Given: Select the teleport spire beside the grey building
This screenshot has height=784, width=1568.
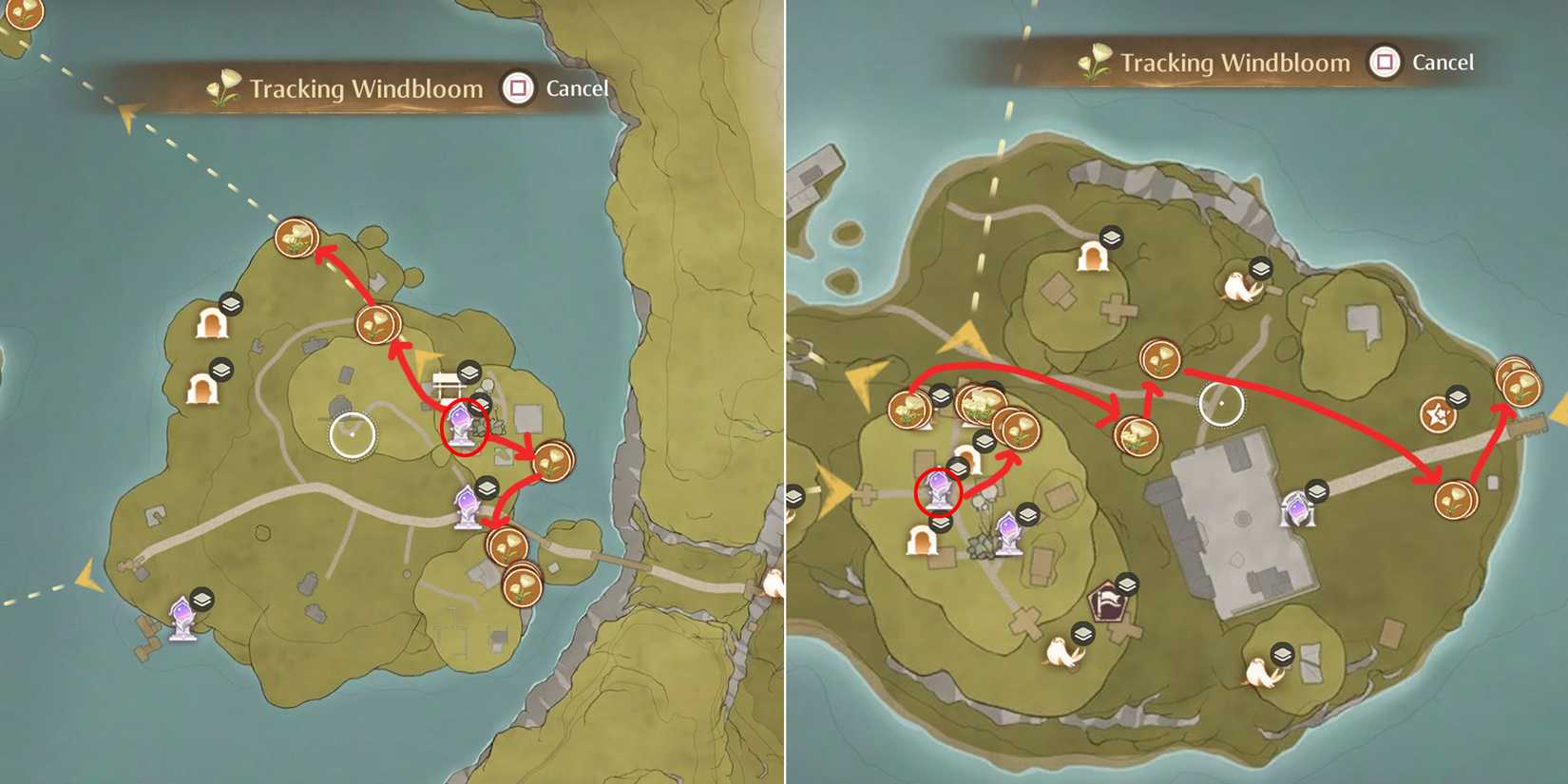Looking at the screenshot, I should 1300,508.
